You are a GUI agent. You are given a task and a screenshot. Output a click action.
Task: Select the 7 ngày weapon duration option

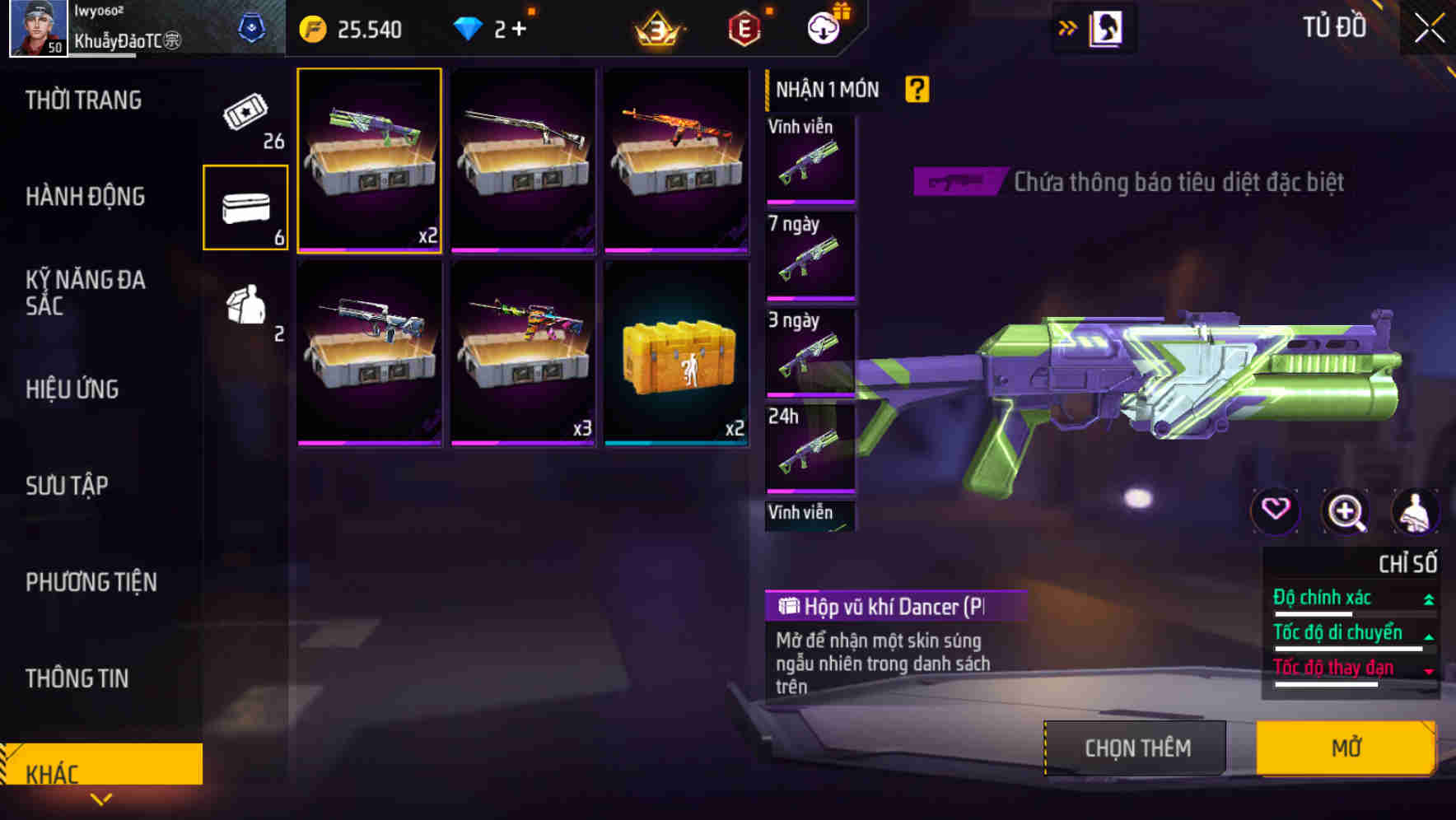pos(810,255)
